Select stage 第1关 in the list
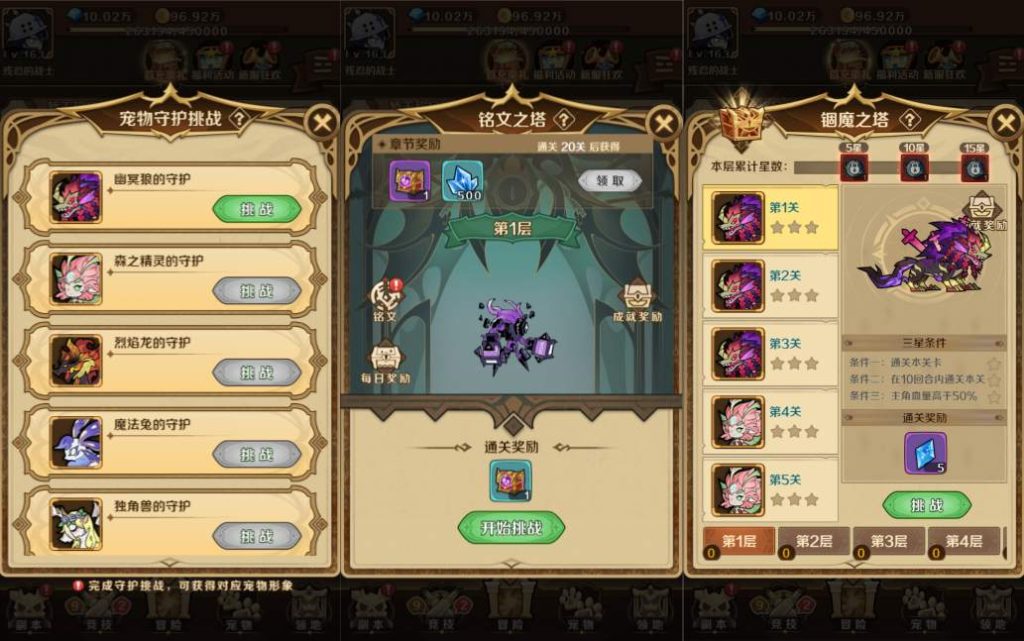This screenshot has width=1024, height=641. click(x=774, y=218)
